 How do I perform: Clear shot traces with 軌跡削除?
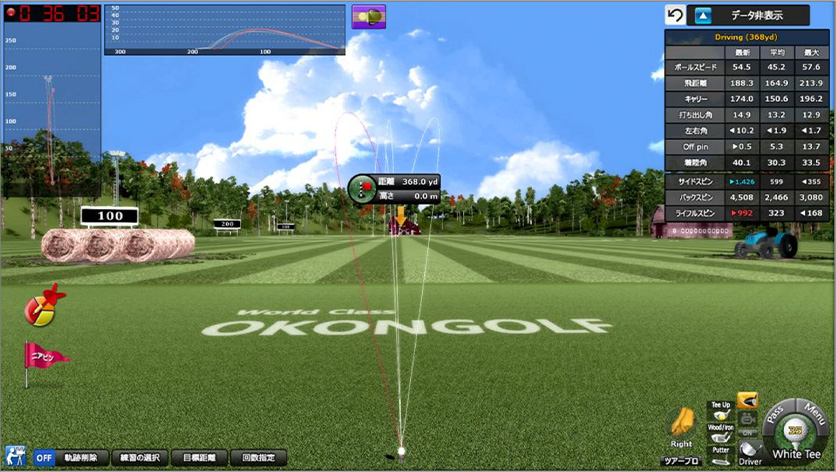[80, 457]
